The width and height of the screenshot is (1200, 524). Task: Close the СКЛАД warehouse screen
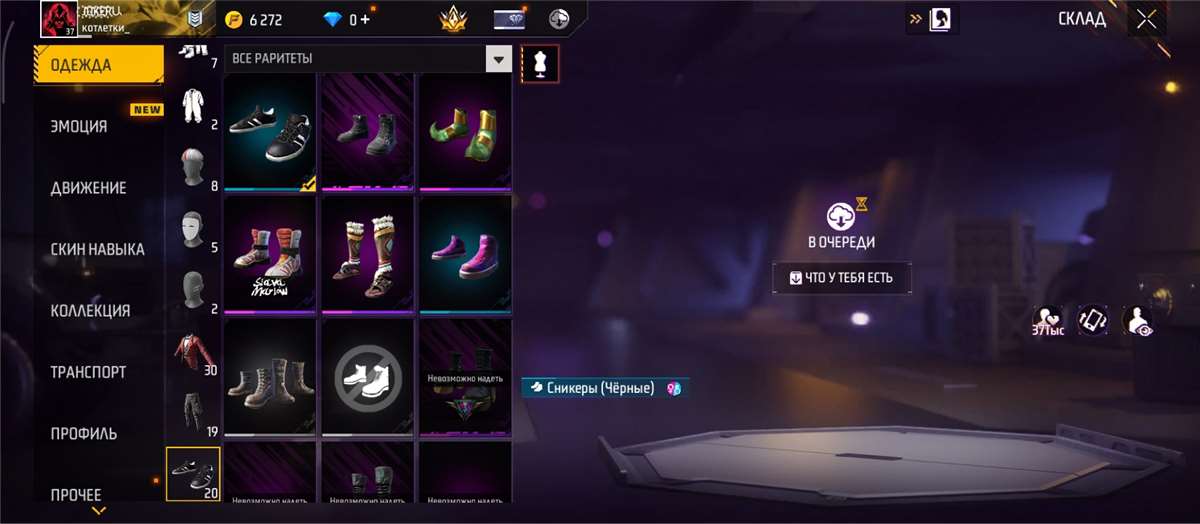(1146, 18)
